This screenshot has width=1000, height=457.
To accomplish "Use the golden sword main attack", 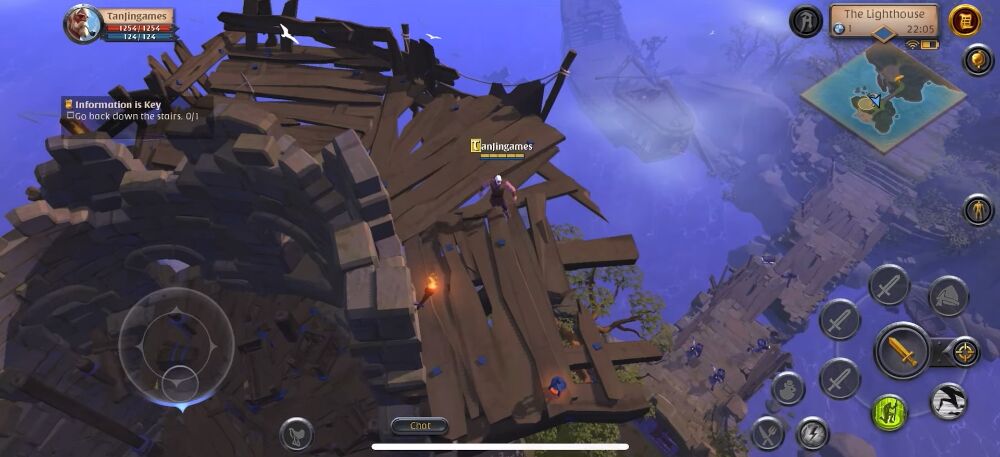I will point(902,351).
